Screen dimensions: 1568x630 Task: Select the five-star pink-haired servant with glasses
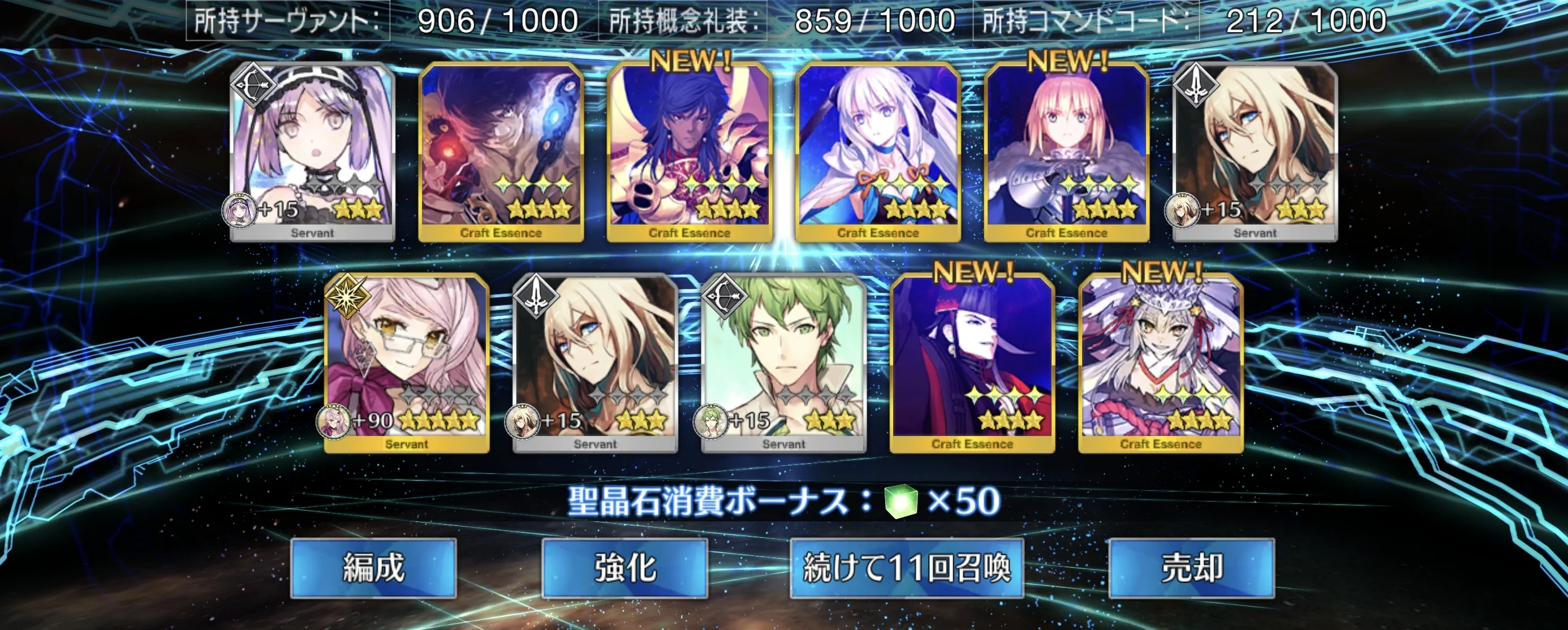coord(407,364)
